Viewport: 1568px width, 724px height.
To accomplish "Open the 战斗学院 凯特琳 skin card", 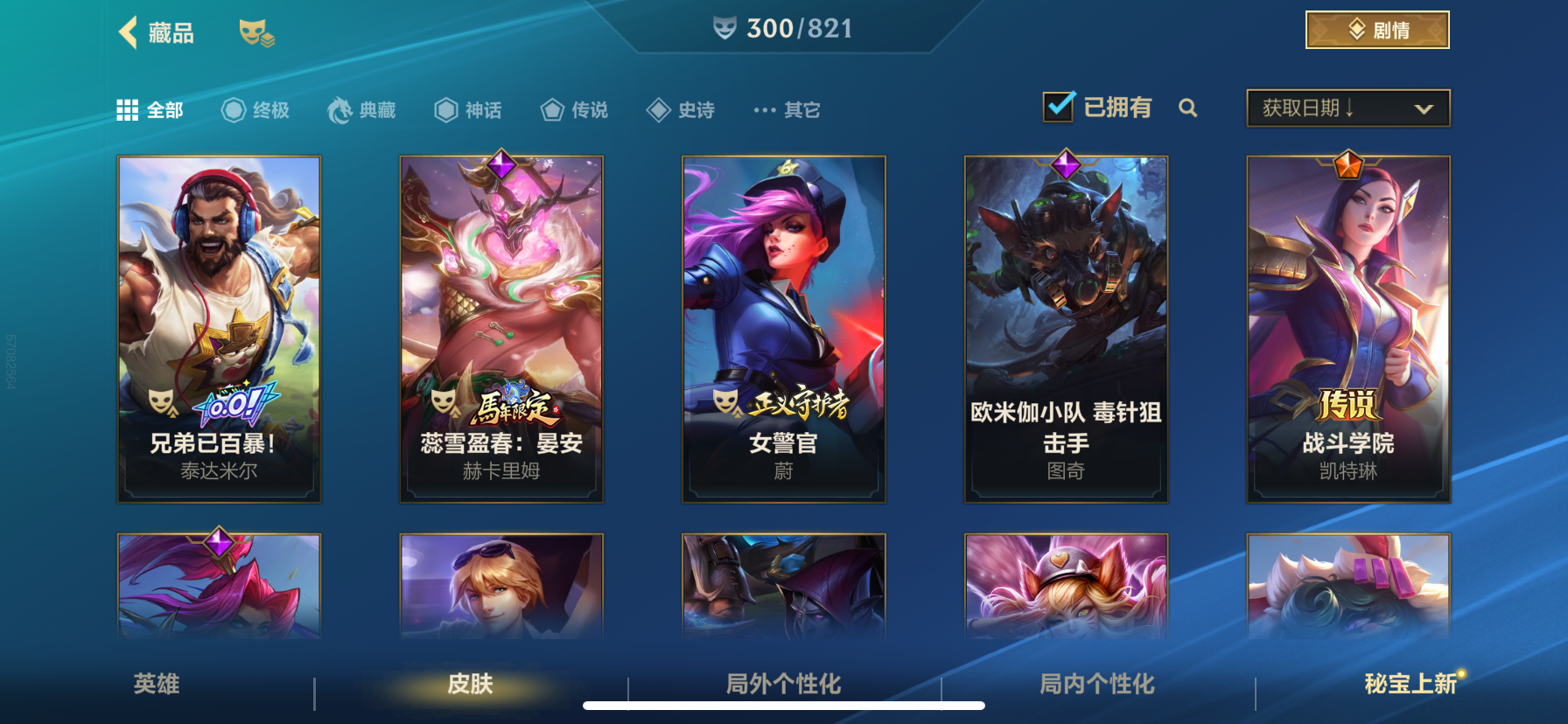I will pos(1348,329).
